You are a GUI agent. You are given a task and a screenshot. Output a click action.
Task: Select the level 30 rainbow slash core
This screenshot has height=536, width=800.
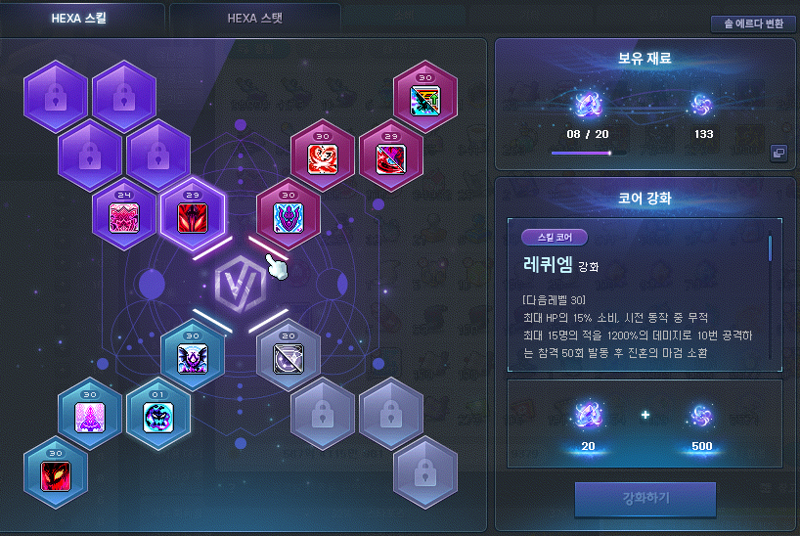pos(425,101)
